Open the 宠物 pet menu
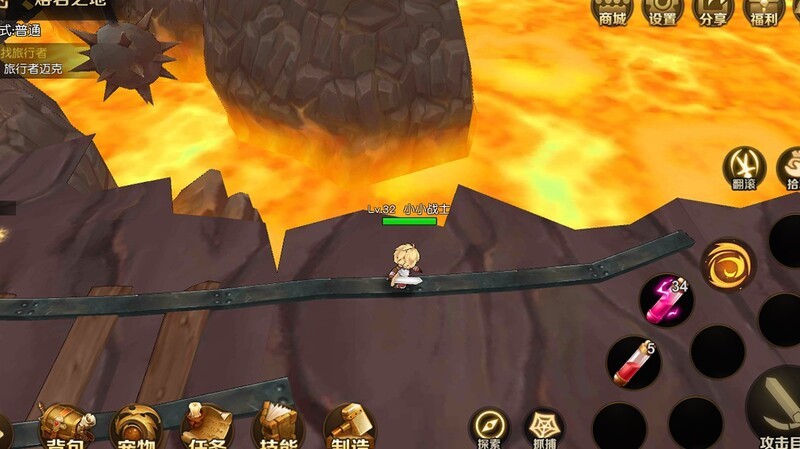Screen dimensions: 800x449 pos(137,427)
